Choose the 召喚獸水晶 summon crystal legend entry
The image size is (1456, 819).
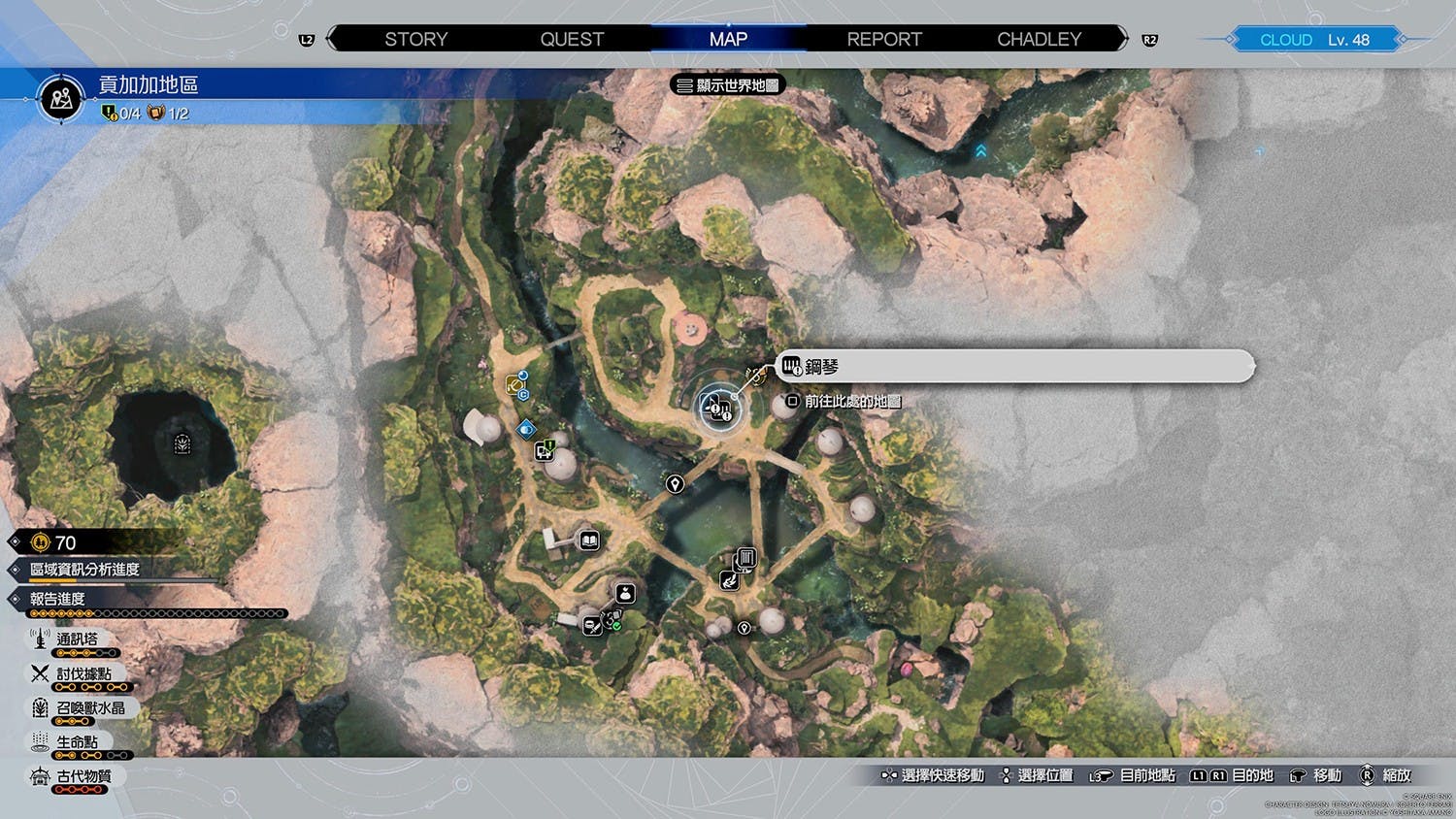[89, 708]
